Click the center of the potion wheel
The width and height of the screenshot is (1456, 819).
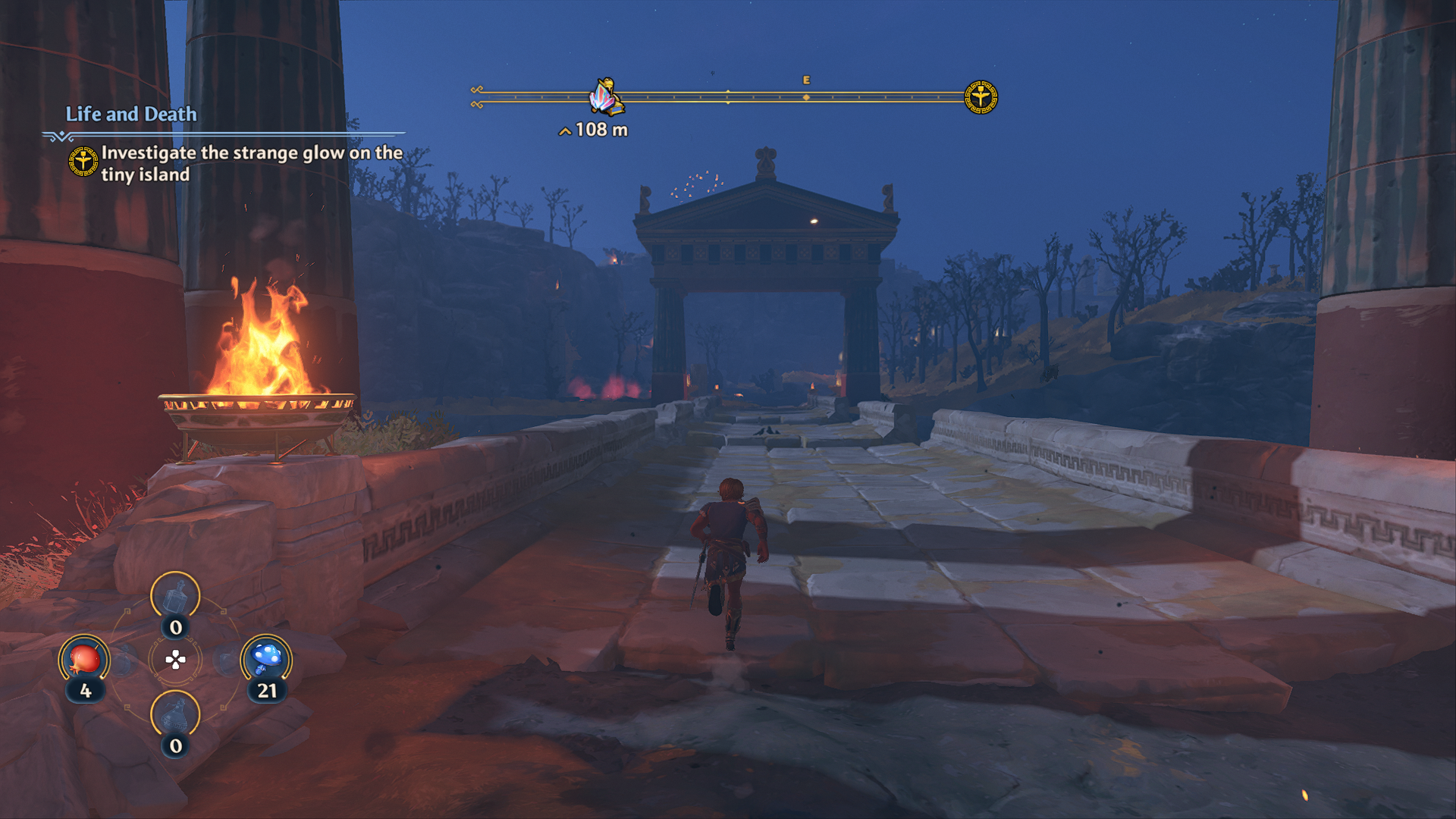click(x=175, y=660)
